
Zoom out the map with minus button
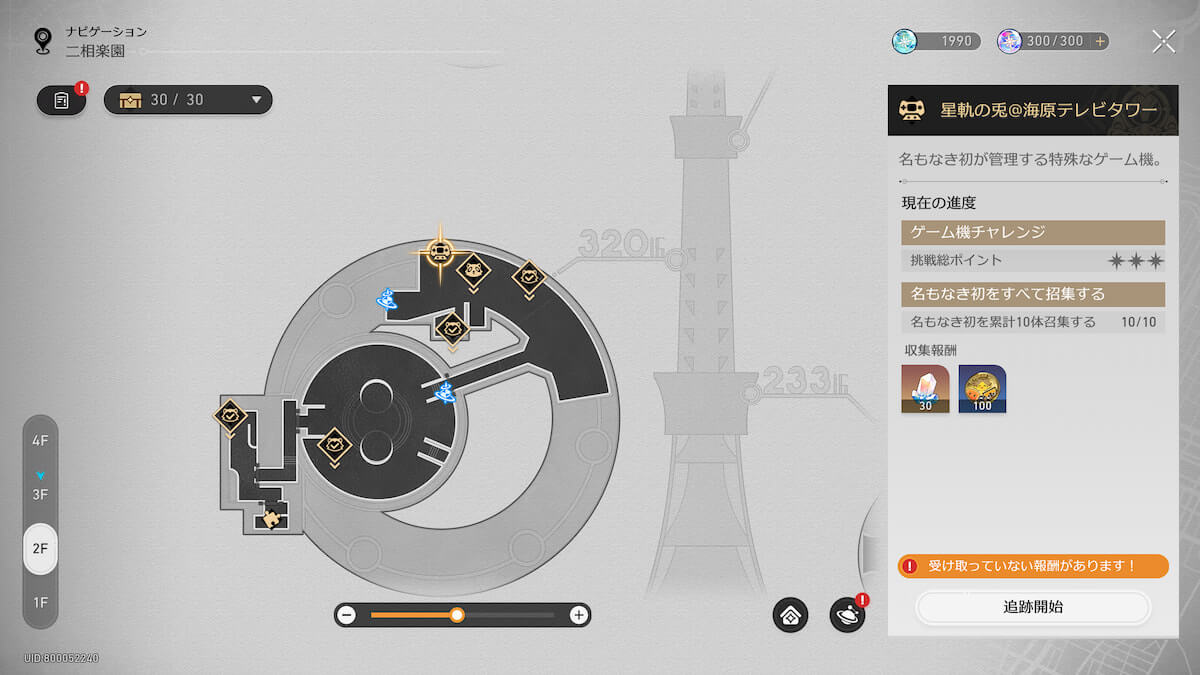click(346, 615)
